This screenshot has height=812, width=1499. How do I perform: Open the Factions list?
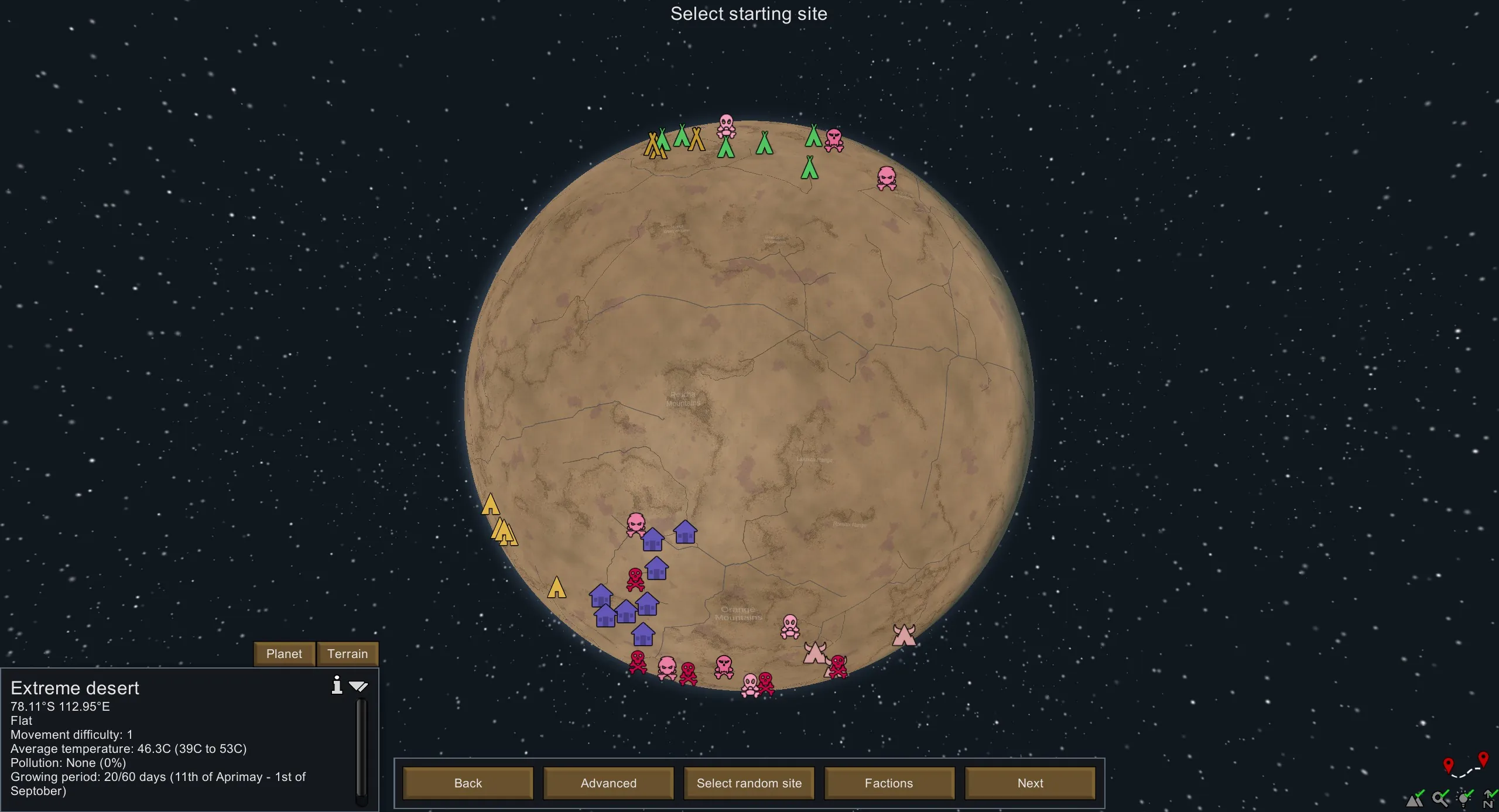[x=889, y=783]
